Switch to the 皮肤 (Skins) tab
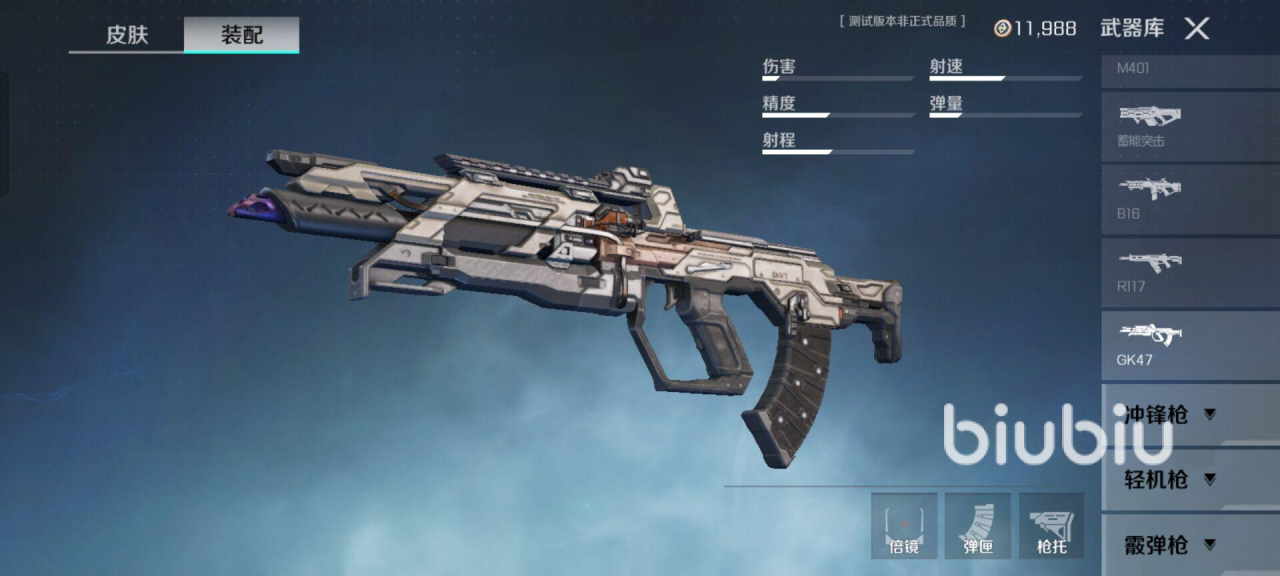1280x576 pixels. click(x=127, y=35)
